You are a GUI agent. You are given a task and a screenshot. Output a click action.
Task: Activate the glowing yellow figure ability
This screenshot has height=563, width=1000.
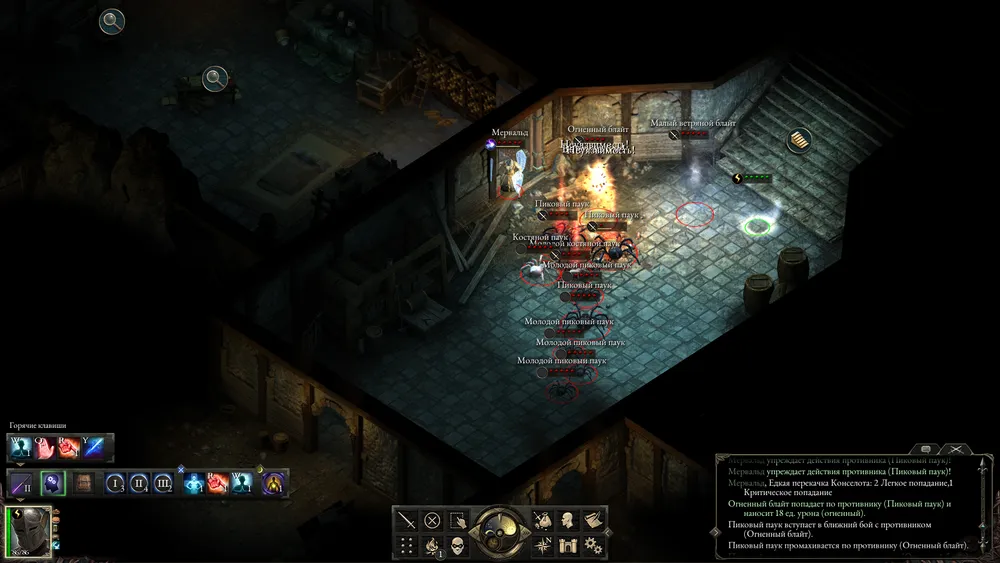pyautogui.click(x=273, y=484)
